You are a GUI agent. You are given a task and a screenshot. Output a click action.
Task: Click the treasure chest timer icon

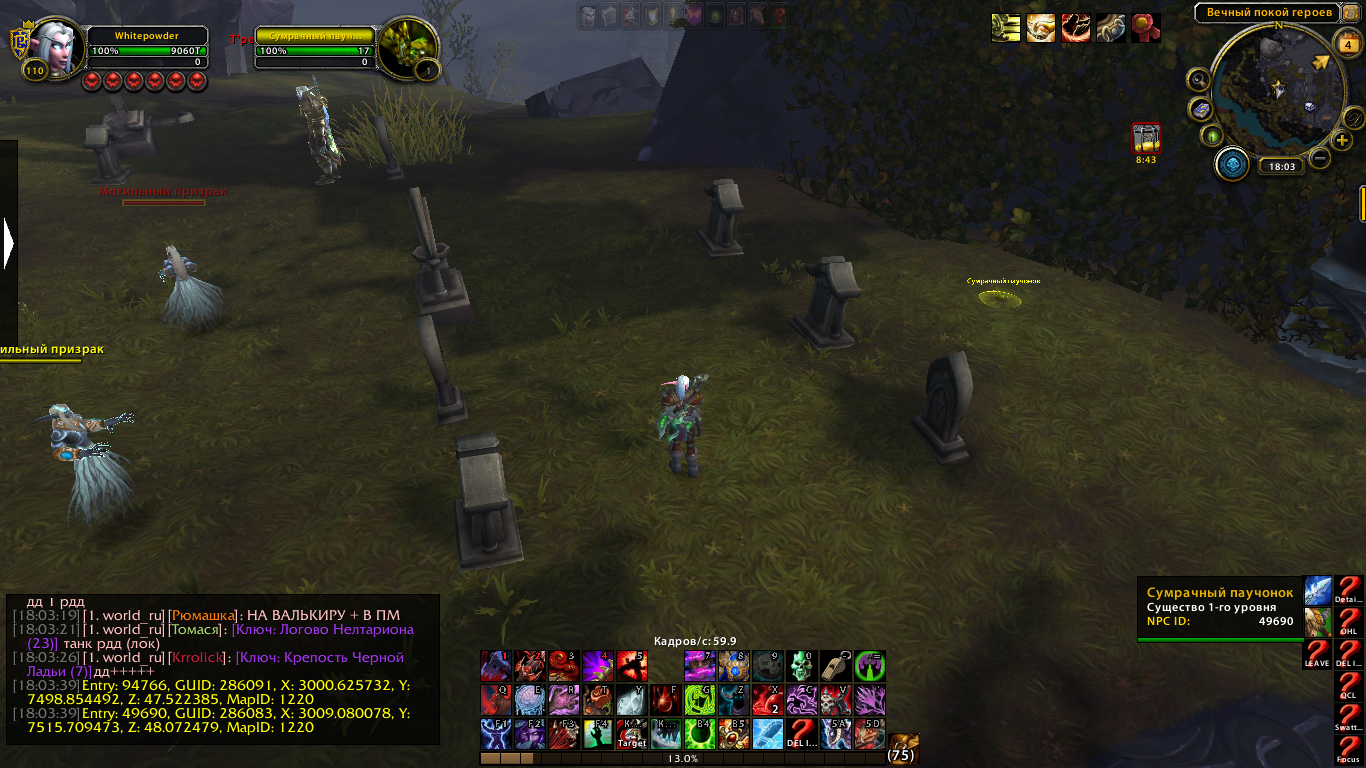coord(1145,138)
